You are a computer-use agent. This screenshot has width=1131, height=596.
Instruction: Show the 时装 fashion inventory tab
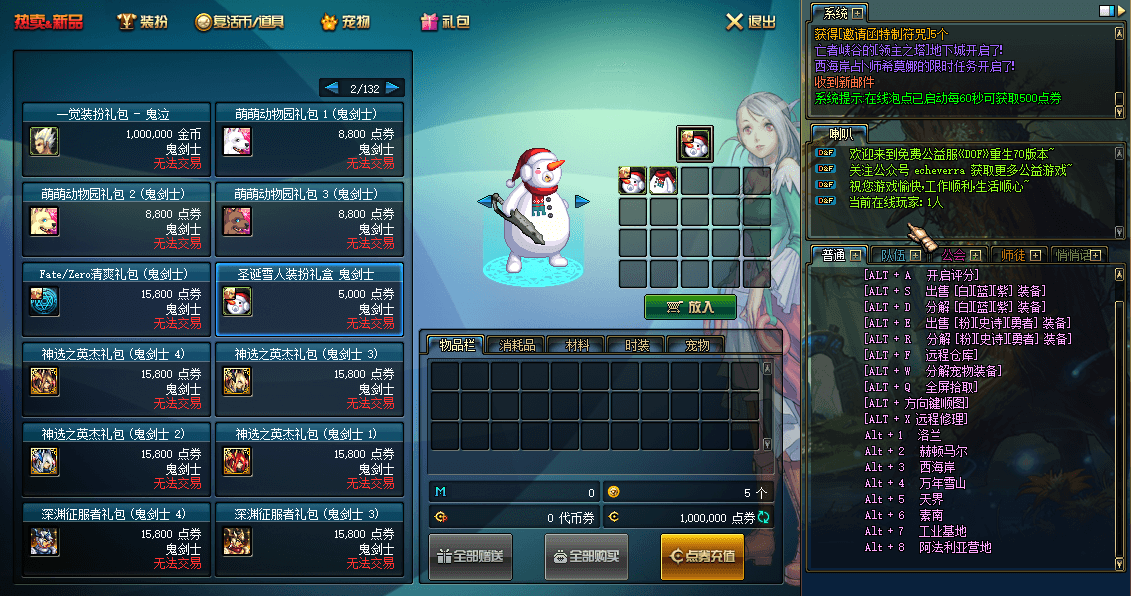tap(637, 345)
